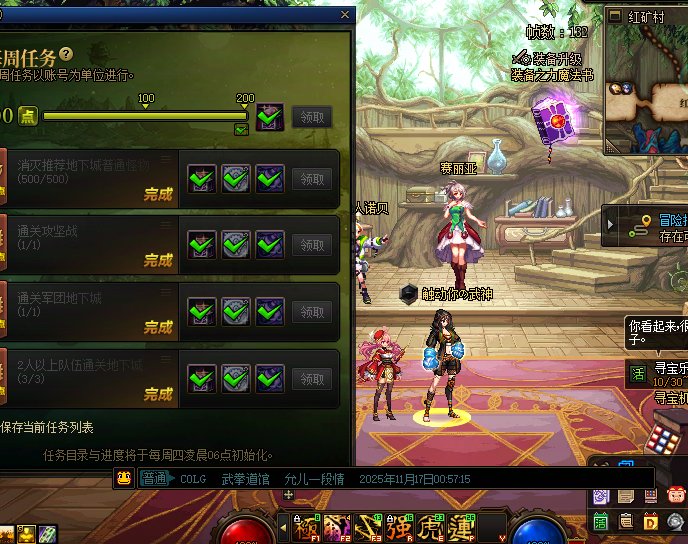The height and width of the screenshot is (544, 688).
Task: Open the 装备升级 equipment upgrade magic book
Action: pos(550,121)
